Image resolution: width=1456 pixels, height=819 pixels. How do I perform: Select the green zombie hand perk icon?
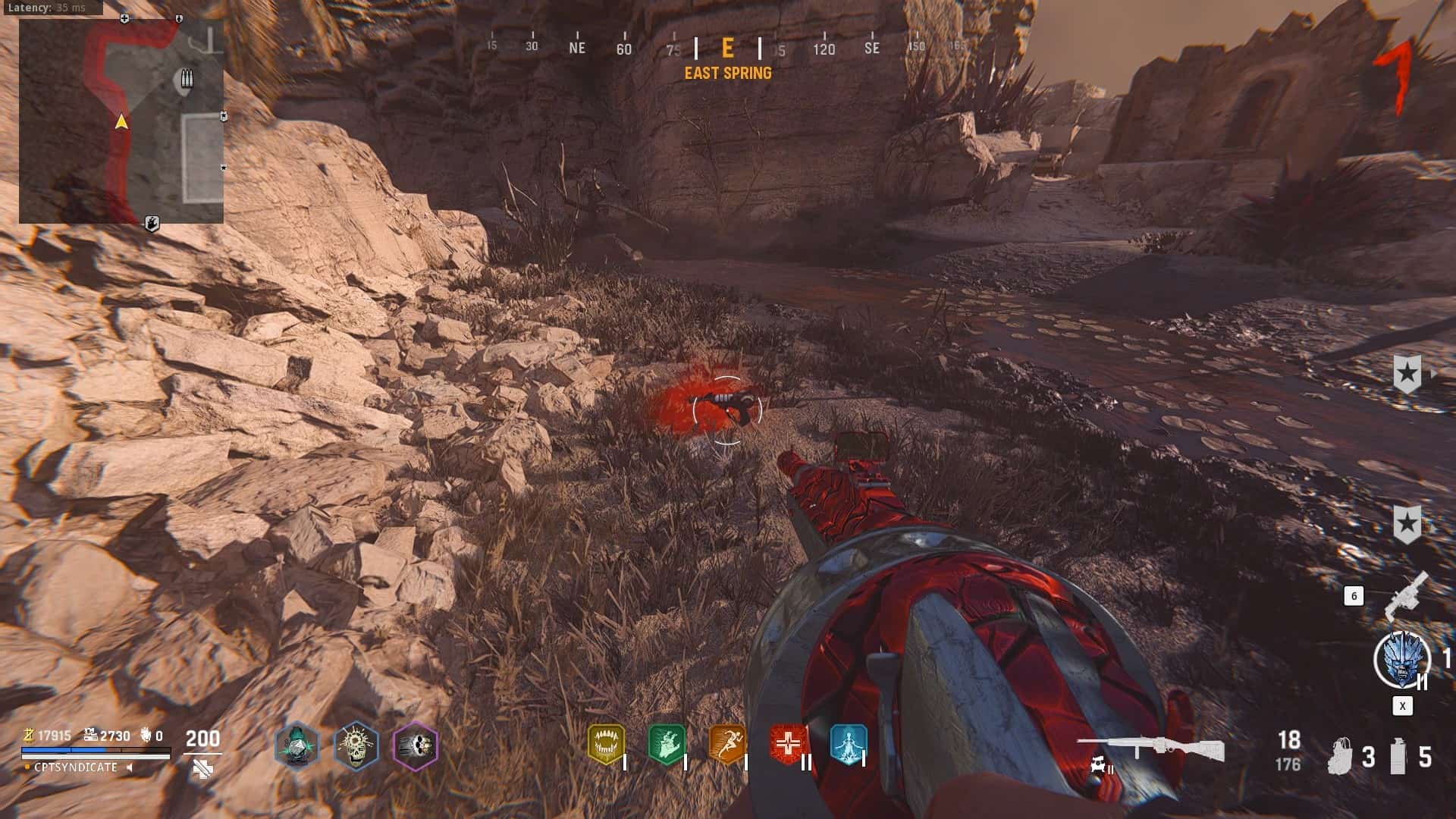[667, 744]
